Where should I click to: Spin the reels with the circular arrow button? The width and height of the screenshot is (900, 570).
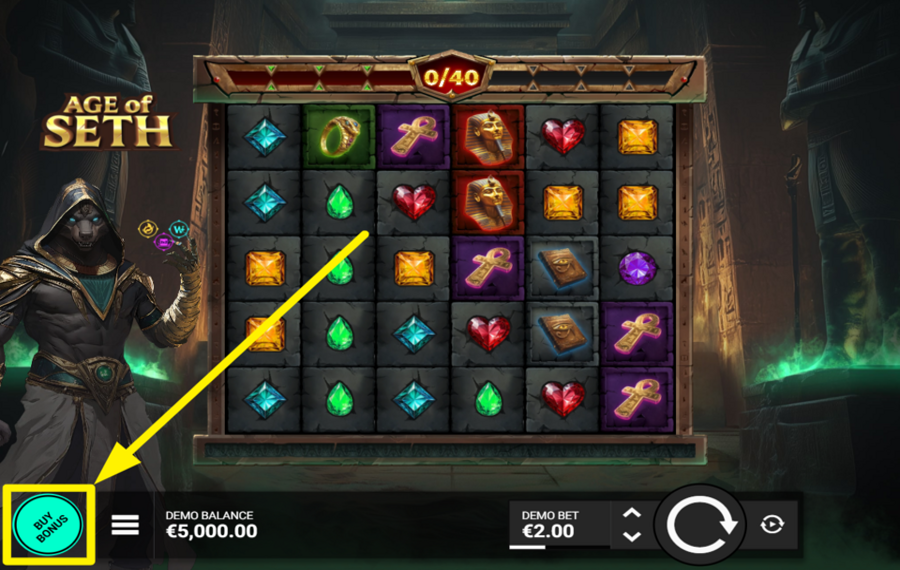(702, 524)
